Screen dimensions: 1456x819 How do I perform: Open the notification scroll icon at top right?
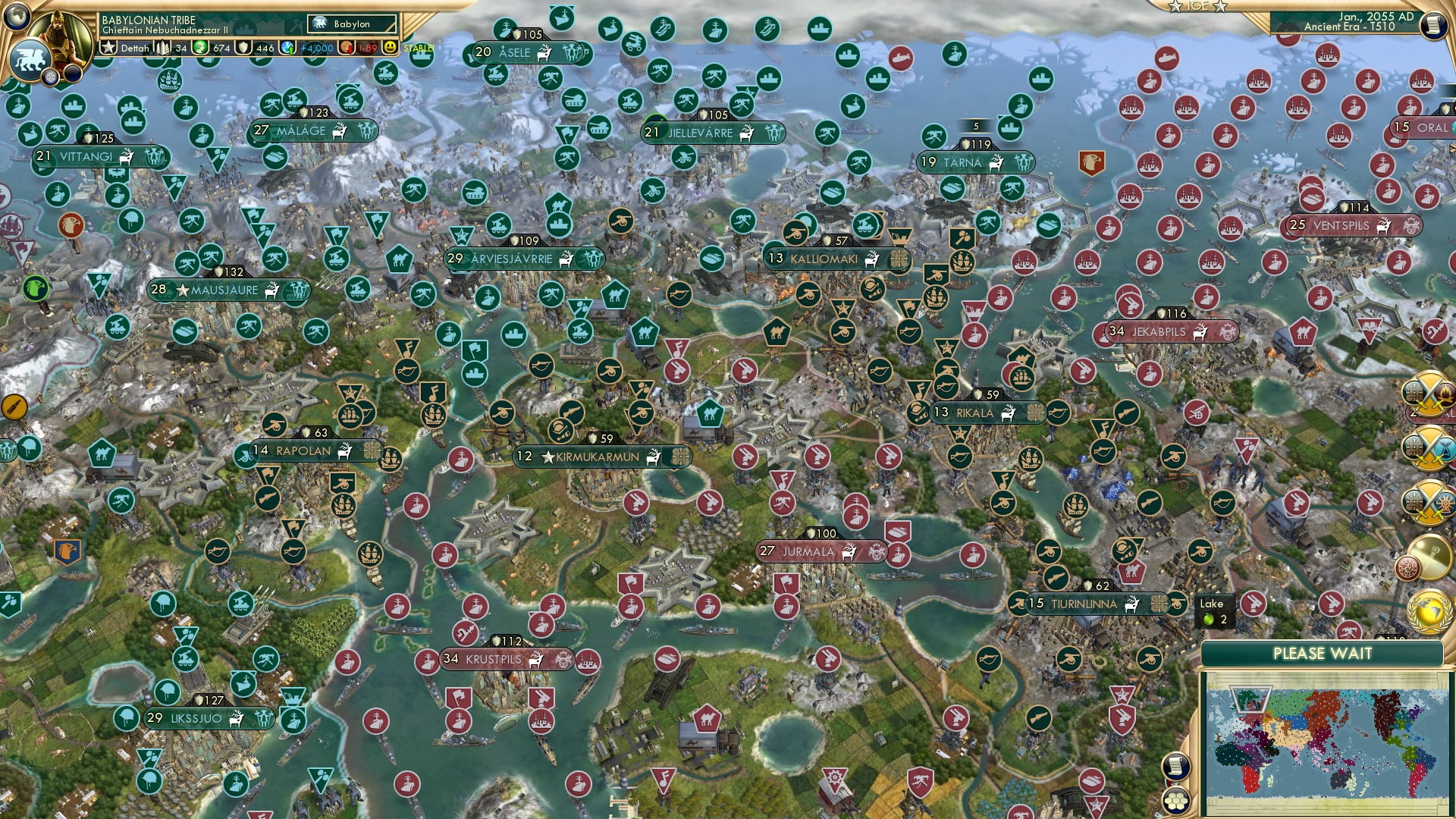1433,24
